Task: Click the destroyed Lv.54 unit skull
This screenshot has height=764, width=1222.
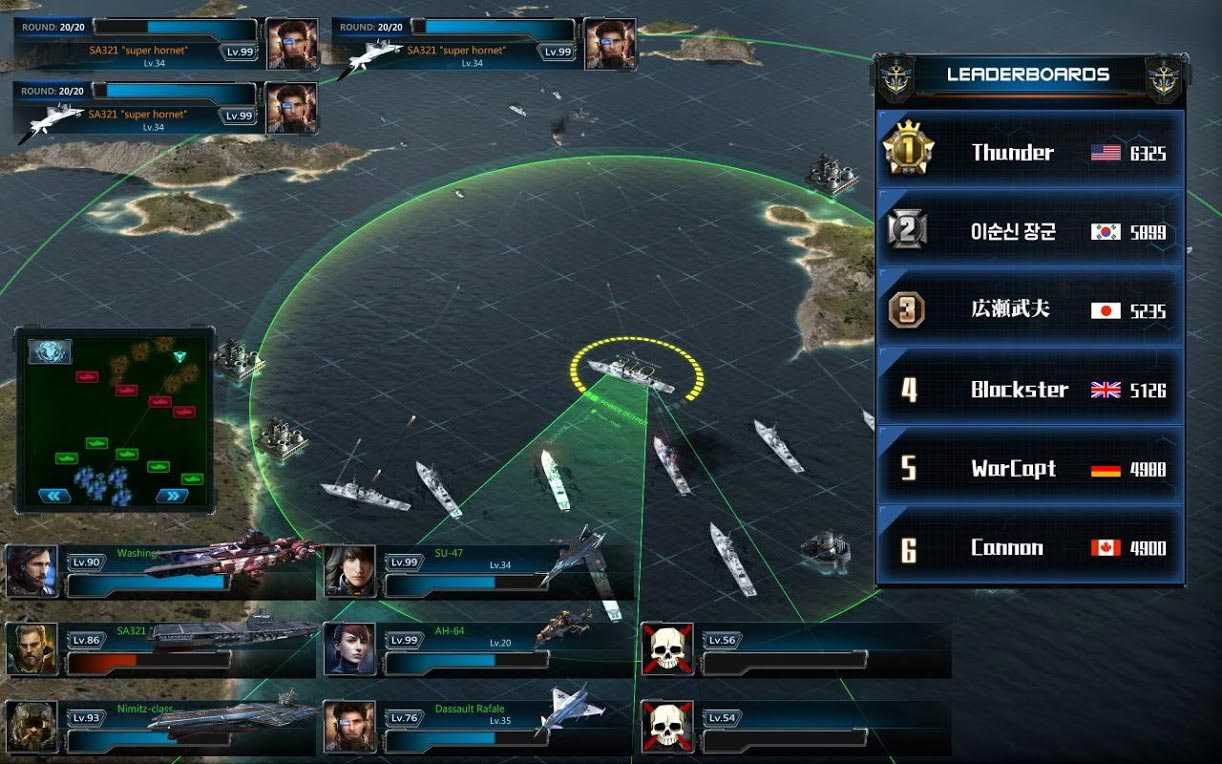Action: tap(666, 727)
